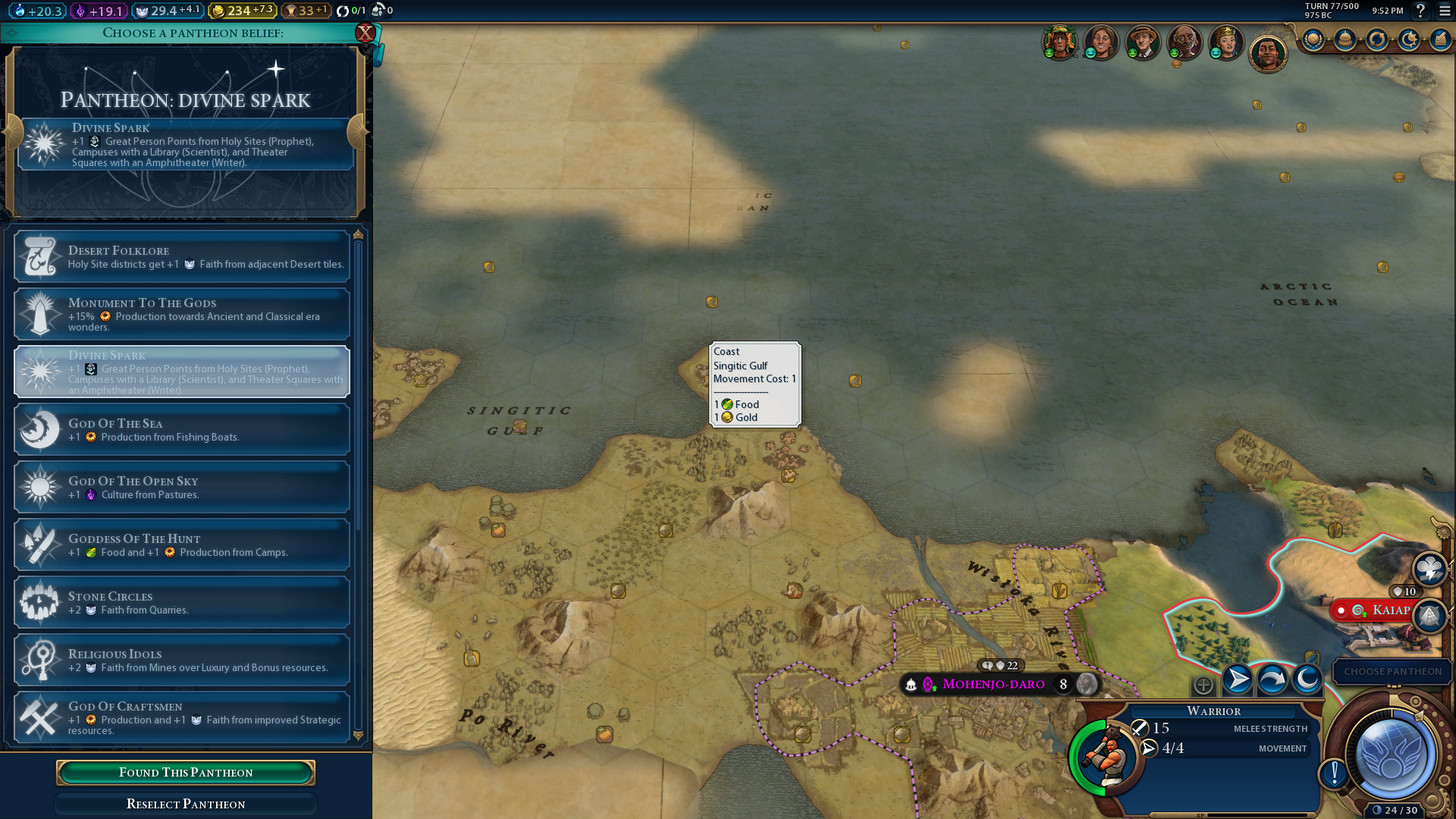The height and width of the screenshot is (819, 1456).
Task: Open the Civilopedia help question mark
Action: pos(1420,11)
